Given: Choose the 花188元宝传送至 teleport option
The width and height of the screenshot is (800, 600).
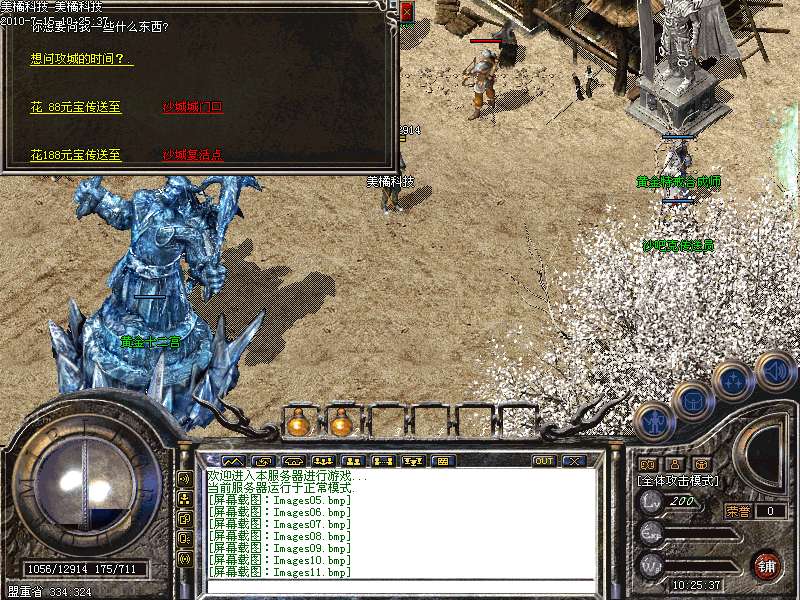Looking at the screenshot, I should tap(76, 155).
